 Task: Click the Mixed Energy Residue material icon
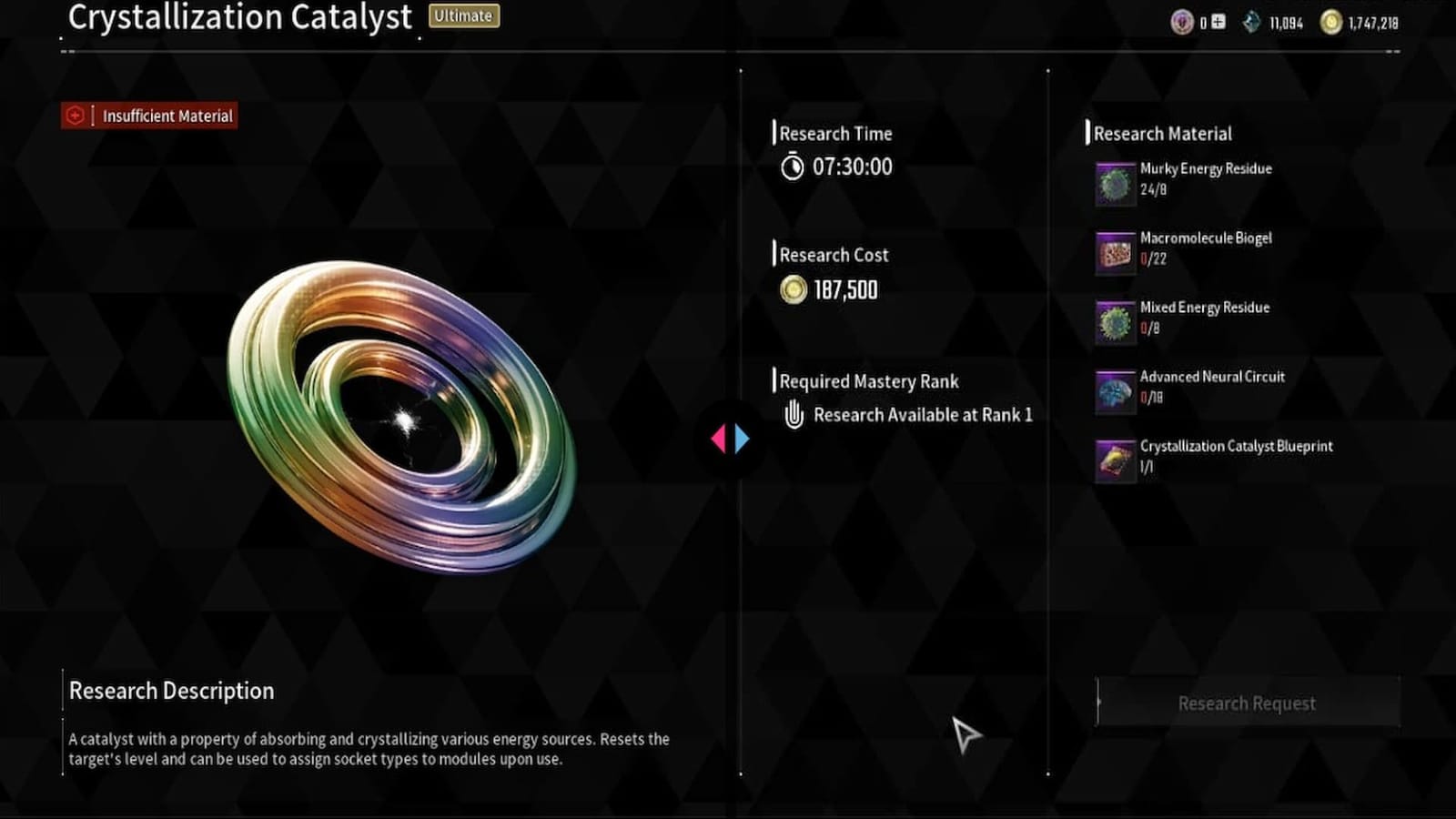click(x=1114, y=320)
